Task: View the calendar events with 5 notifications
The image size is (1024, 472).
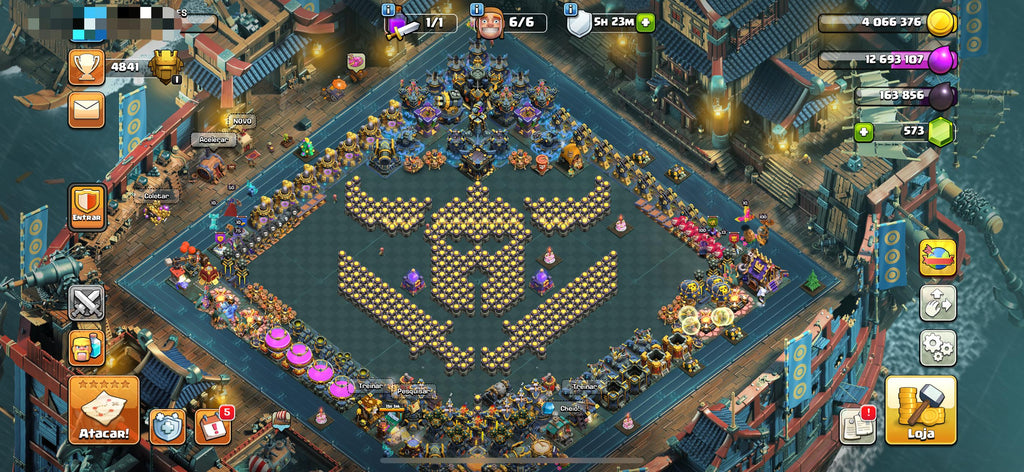Action: pyautogui.click(x=212, y=426)
